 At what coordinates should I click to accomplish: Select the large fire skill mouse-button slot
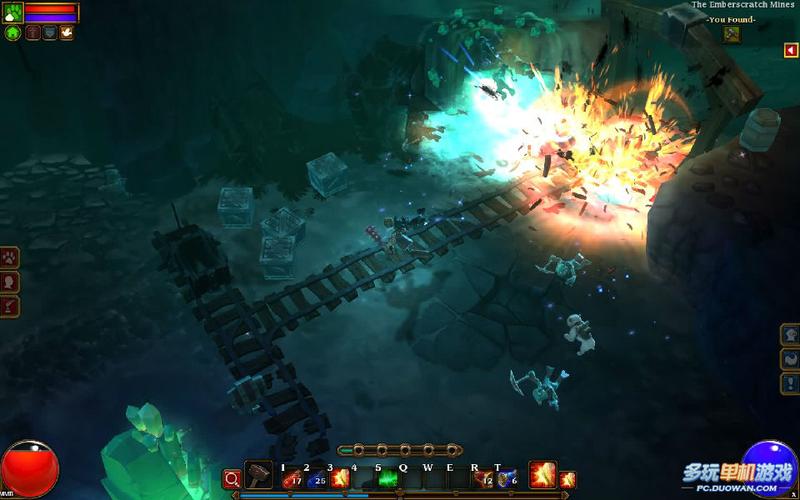pos(543,475)
